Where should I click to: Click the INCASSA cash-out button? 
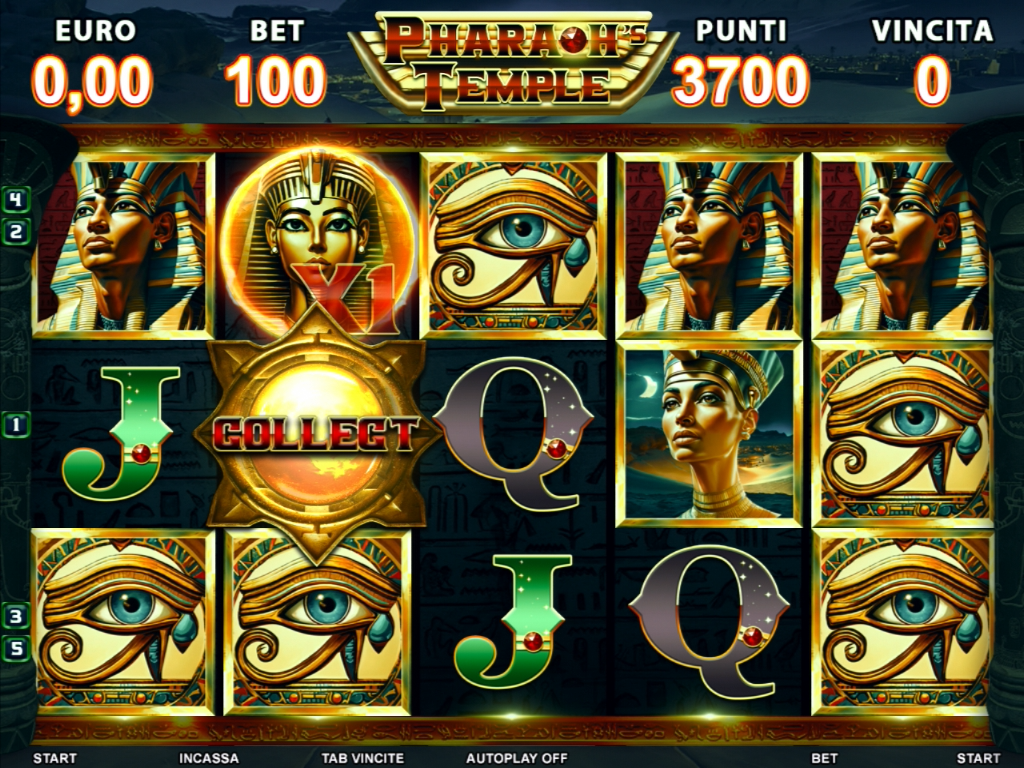tap(209, 758)
